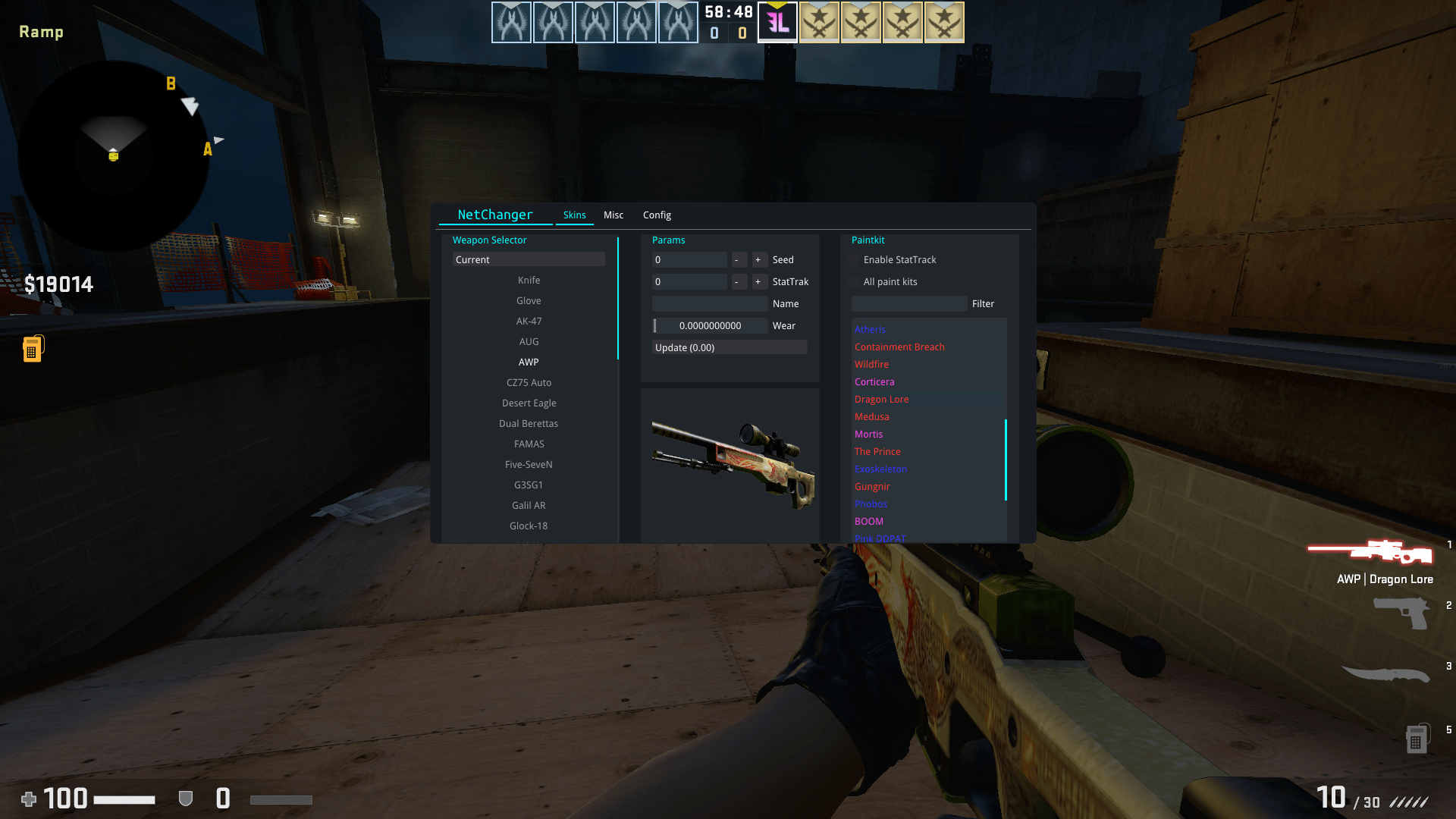Toggle the All paint kits checkbox
The width and height of the screenshot is (1456, 819).
pyautogui.click(x=856, y=281)
